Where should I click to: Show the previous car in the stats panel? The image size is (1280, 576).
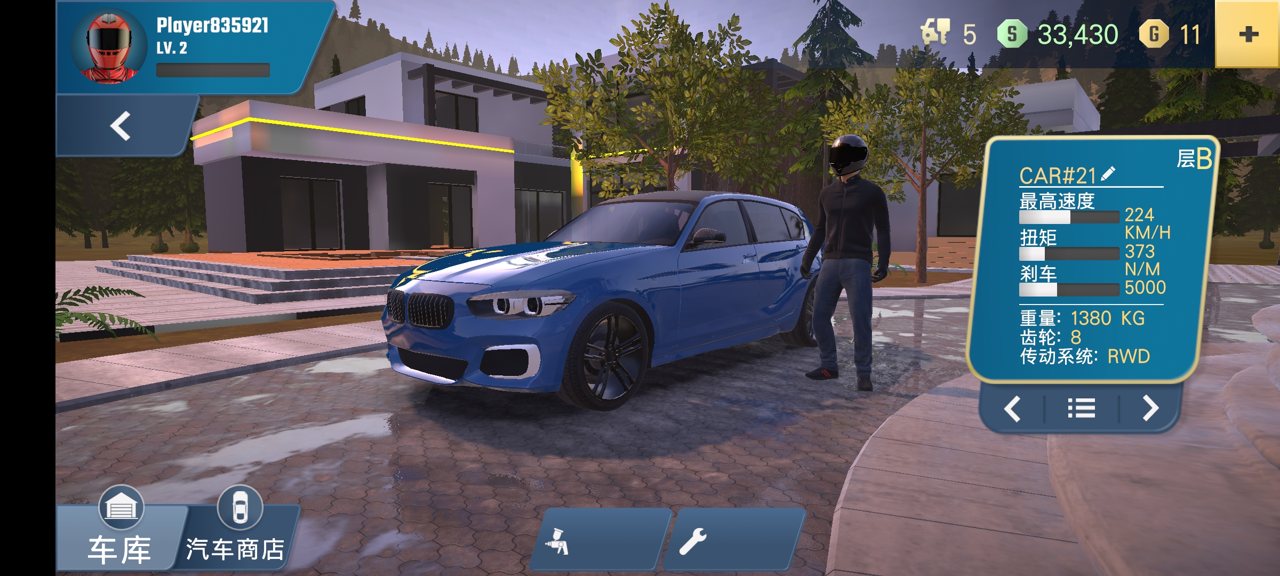coord(1012,408)
